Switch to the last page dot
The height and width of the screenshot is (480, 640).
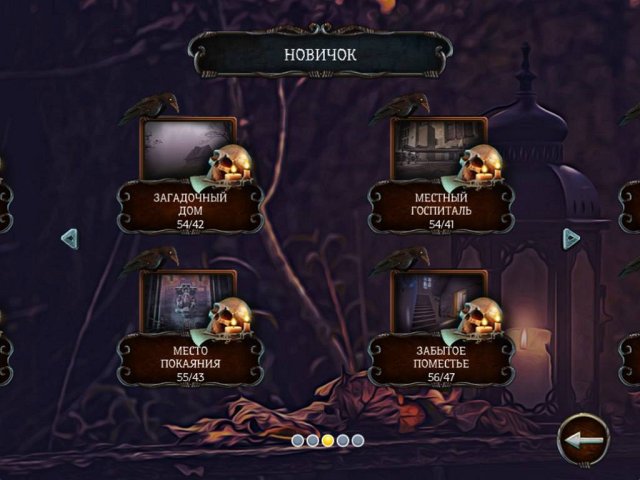[358, 440]
